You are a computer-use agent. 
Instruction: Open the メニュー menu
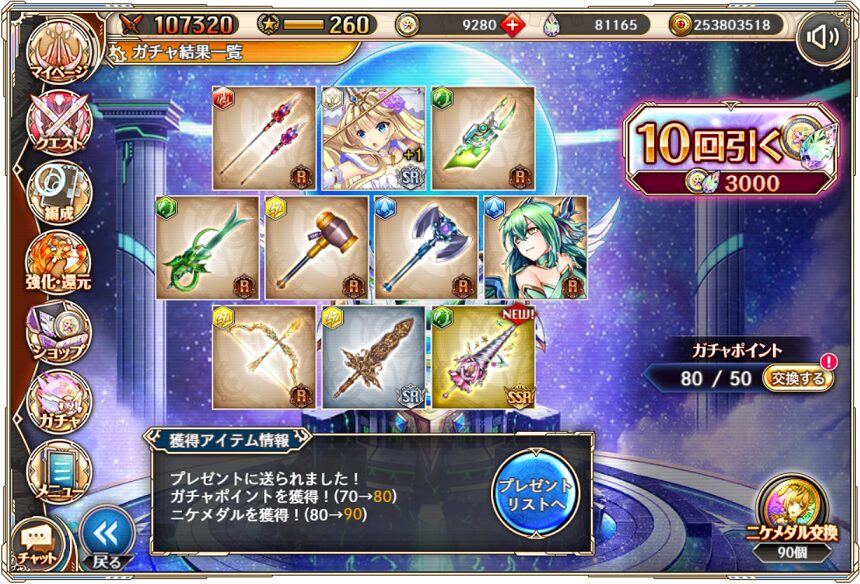(x=58, y=470)
